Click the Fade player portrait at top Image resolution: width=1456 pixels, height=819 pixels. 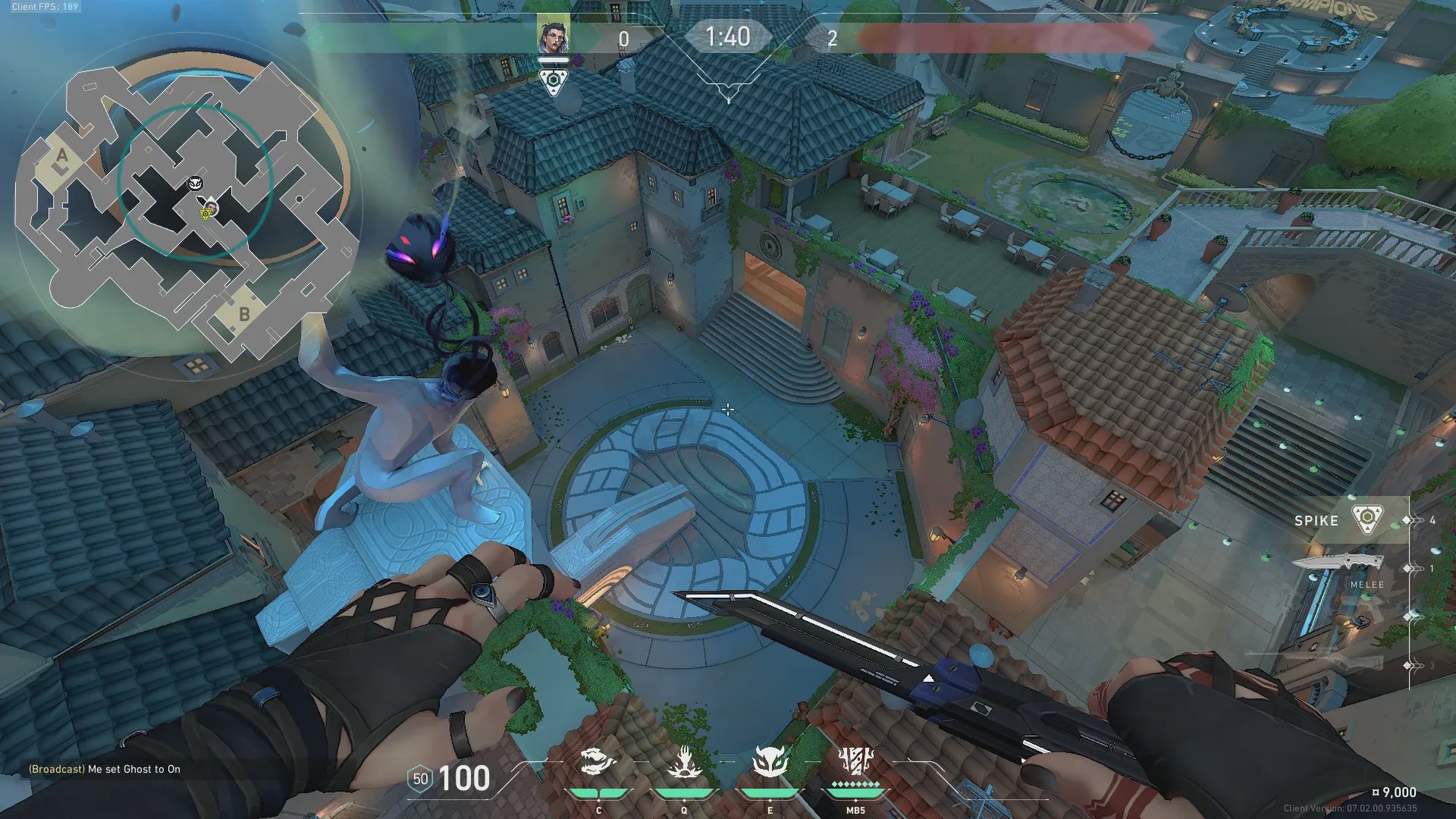(x=554, y=36)
